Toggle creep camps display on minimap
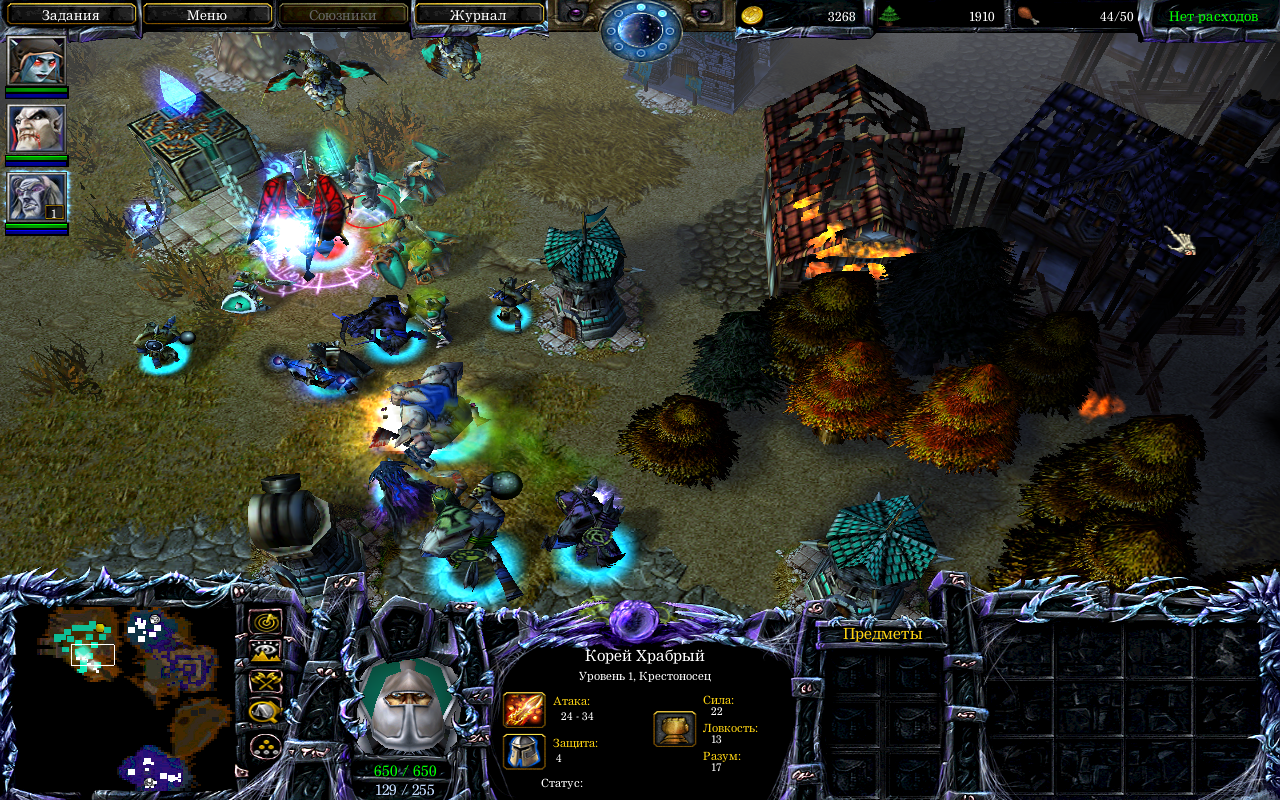 pos(265,712)
